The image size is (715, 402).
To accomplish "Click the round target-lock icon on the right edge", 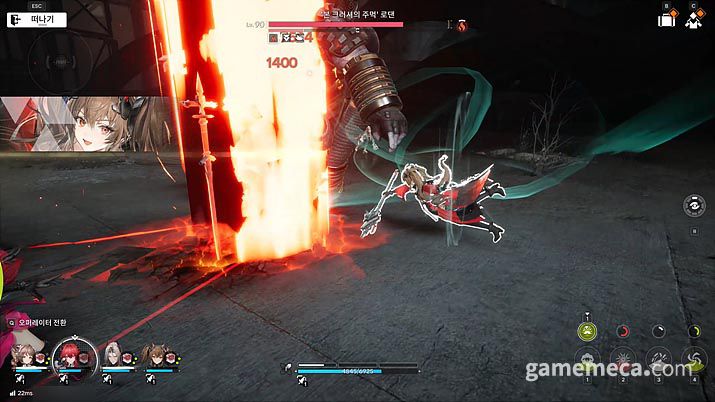I will coord(693,207).
